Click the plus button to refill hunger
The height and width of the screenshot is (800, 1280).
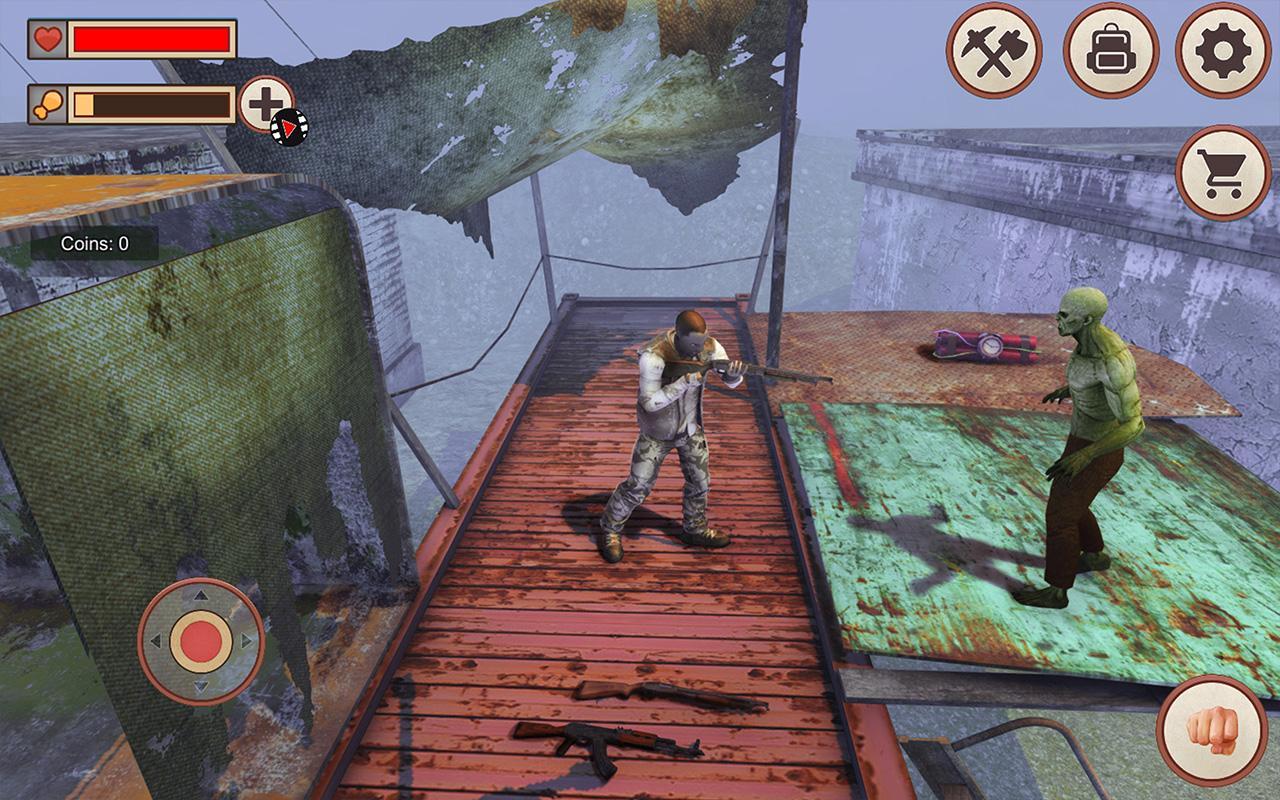point(267,104)
